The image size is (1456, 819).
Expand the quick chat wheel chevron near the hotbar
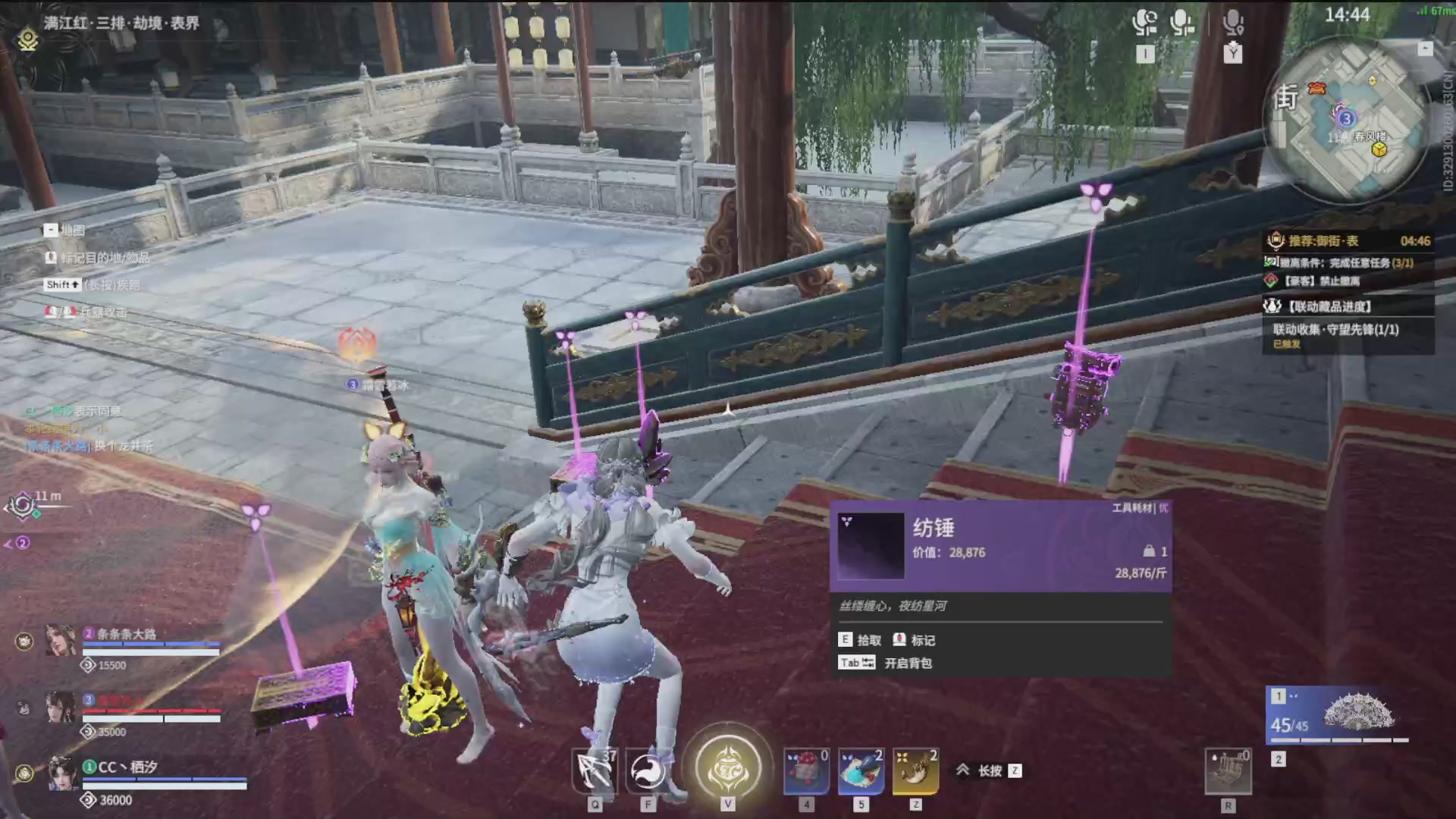point(964,770)
